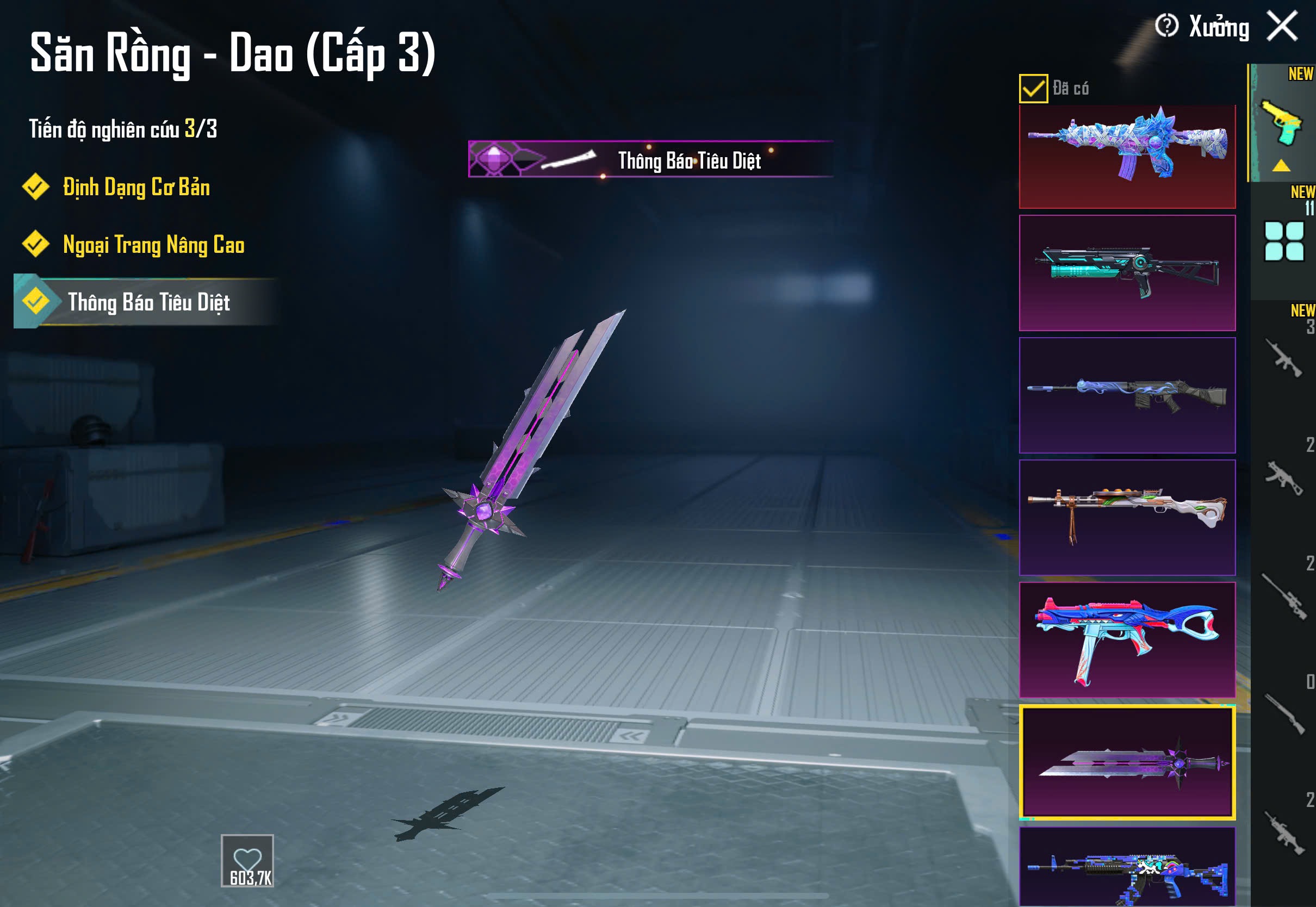
Task: Select the Định Dạng Cơ Bản stage
Action: [136, 188]
